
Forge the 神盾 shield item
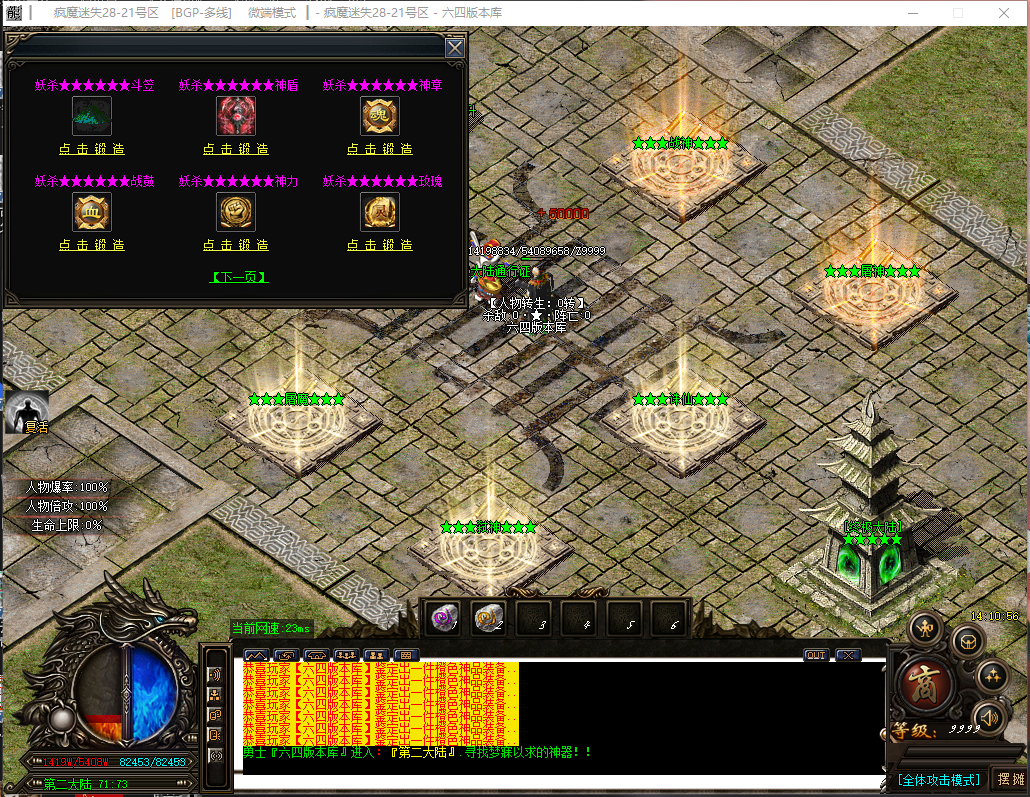point(236,149)
